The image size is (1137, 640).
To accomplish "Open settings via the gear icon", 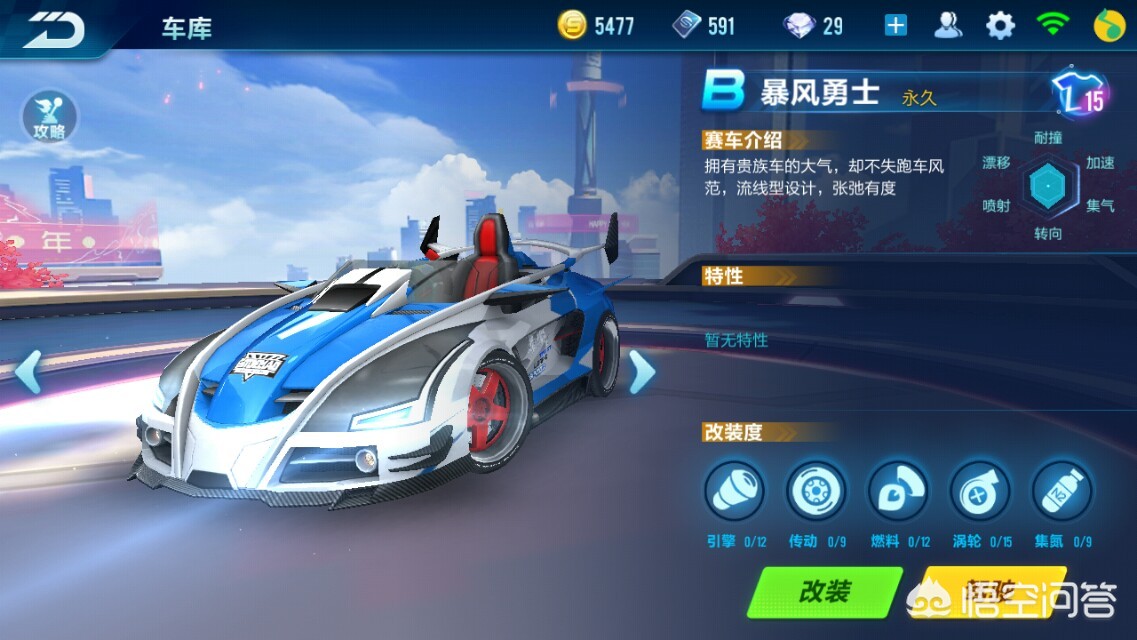I will (1000, 26).
